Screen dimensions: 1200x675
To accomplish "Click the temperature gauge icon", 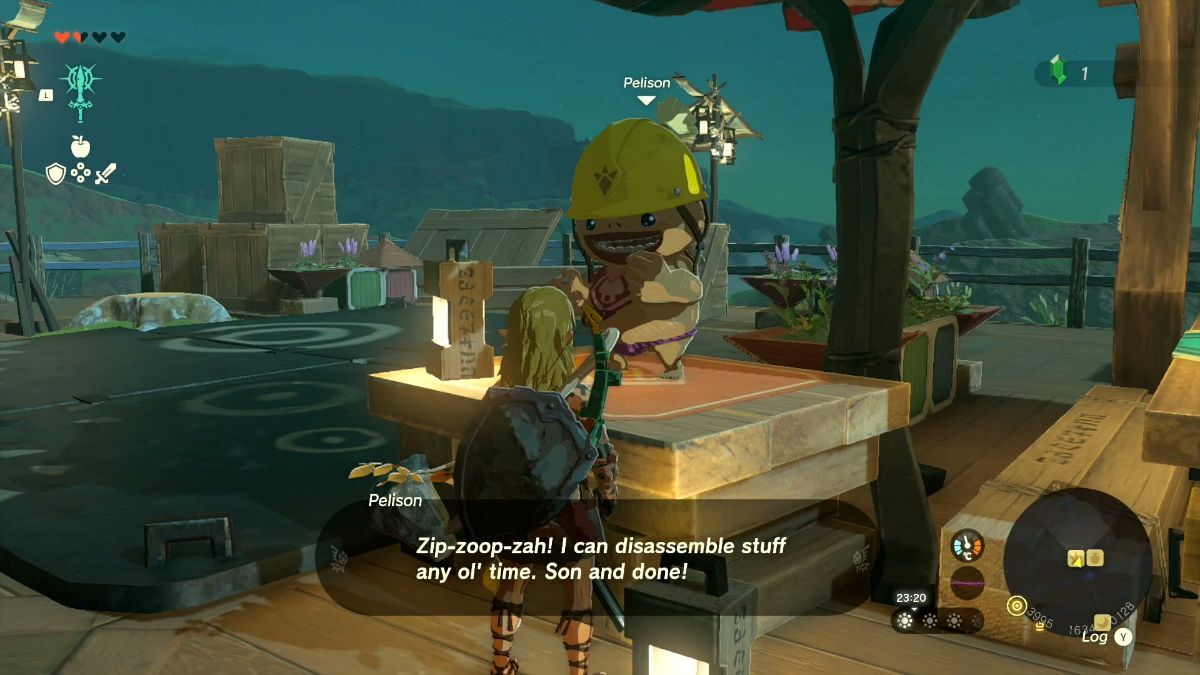I will click(967, 545).
